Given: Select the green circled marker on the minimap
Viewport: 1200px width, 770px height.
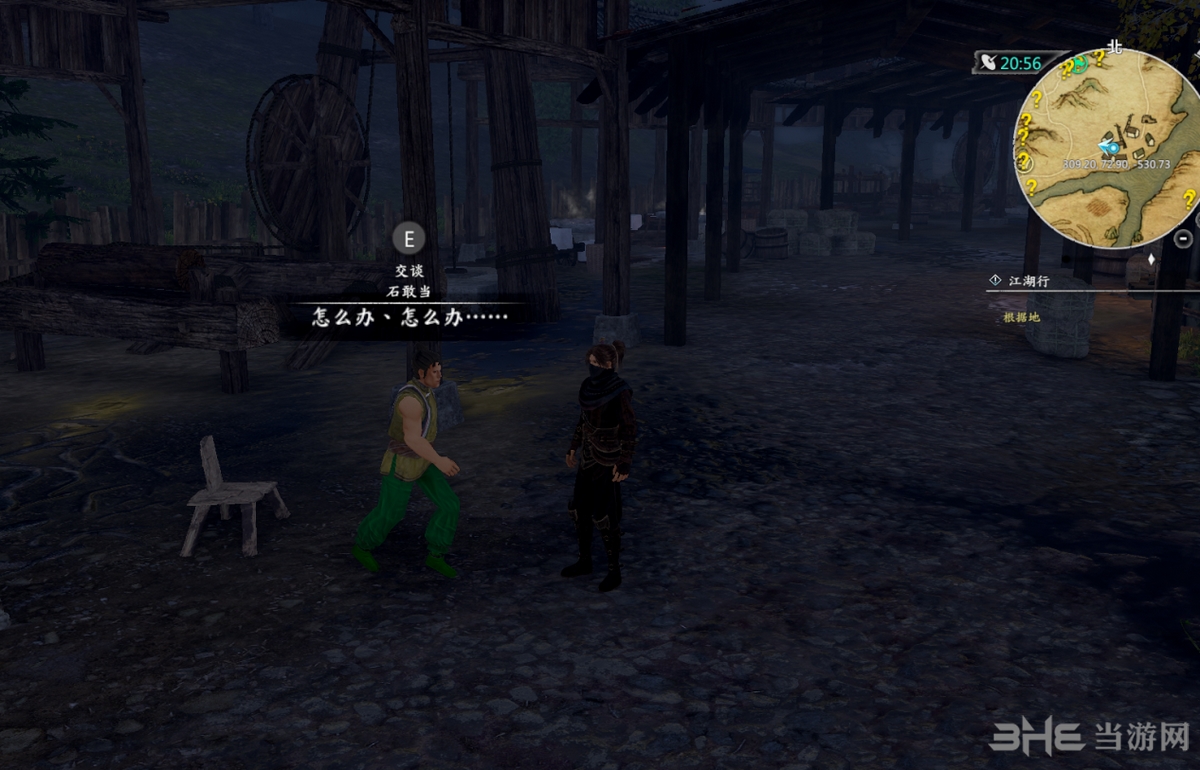Looking at the screenshot, I should (x=1080, y=62).
